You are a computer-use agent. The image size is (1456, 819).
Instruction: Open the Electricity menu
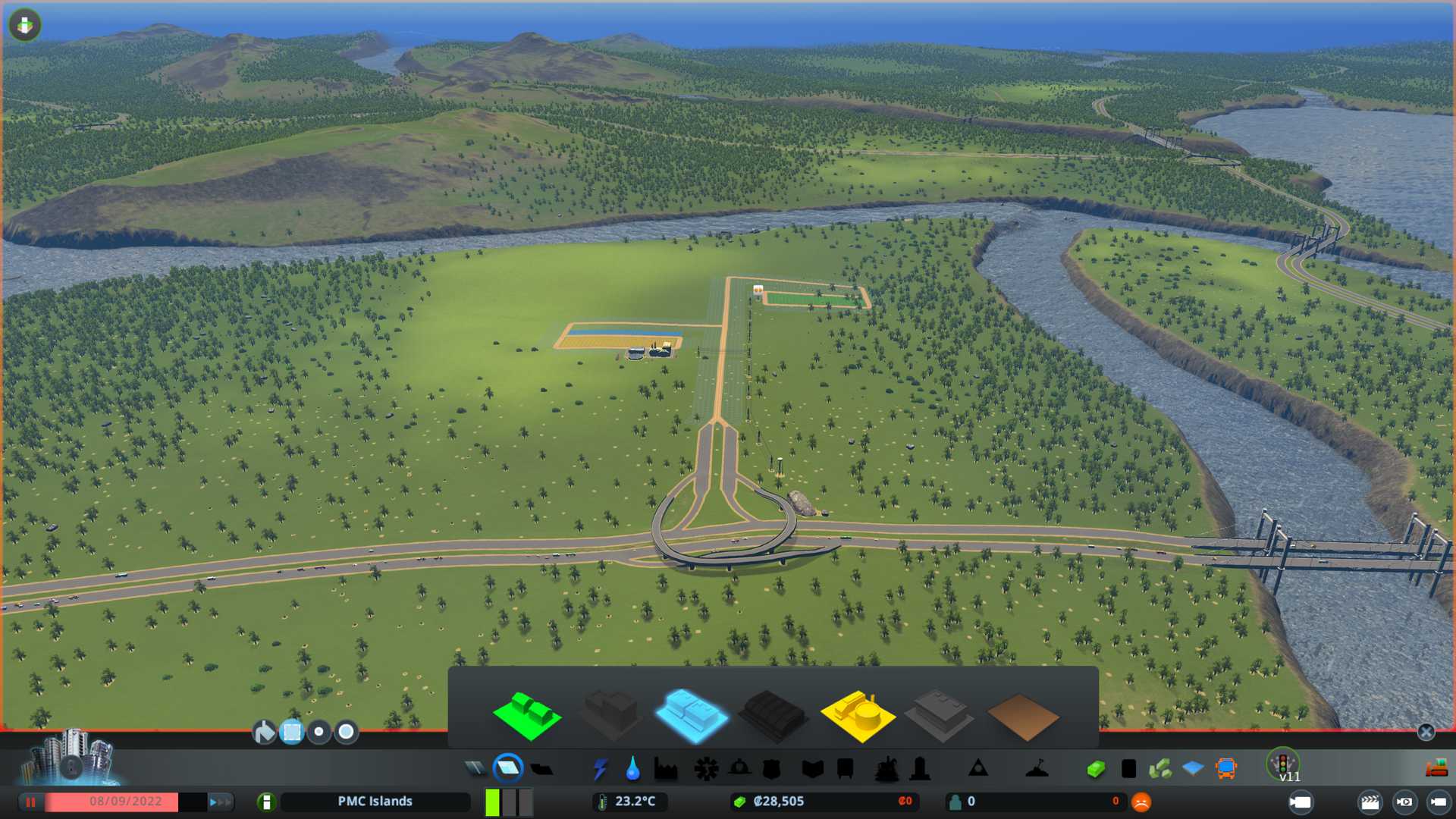[x=600, y=769]
